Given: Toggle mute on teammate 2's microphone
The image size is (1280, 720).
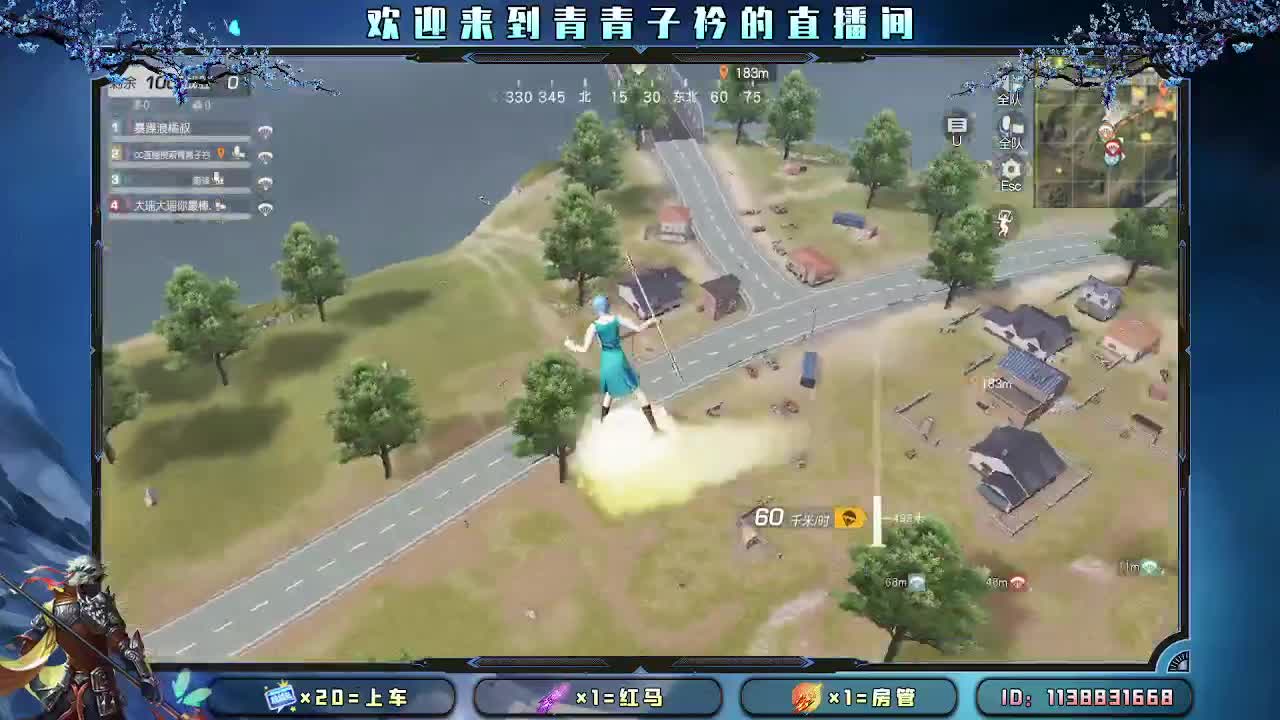Looking at the screenshot, I should coord(238,152).
